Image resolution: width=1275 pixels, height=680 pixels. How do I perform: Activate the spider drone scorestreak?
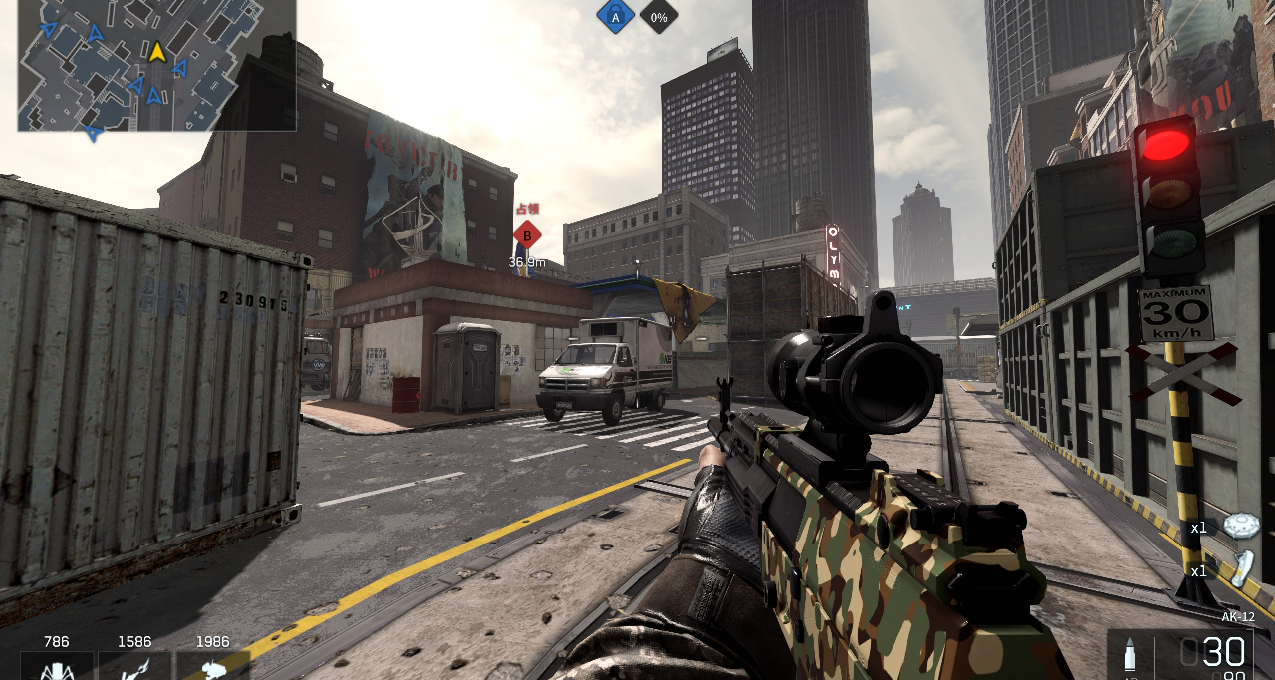[57, 666]
